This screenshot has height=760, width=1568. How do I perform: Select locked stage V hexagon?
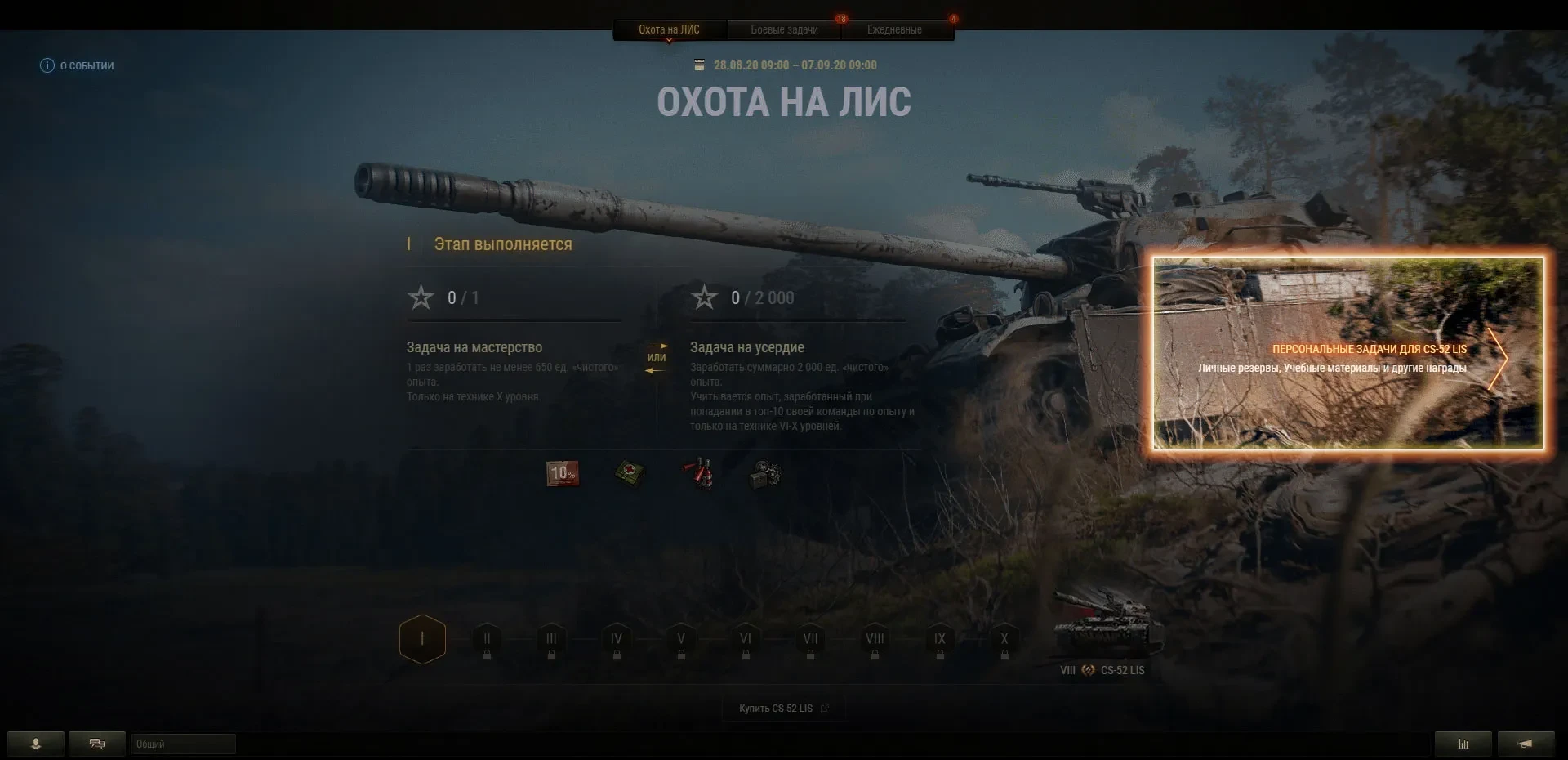point(681,642)
